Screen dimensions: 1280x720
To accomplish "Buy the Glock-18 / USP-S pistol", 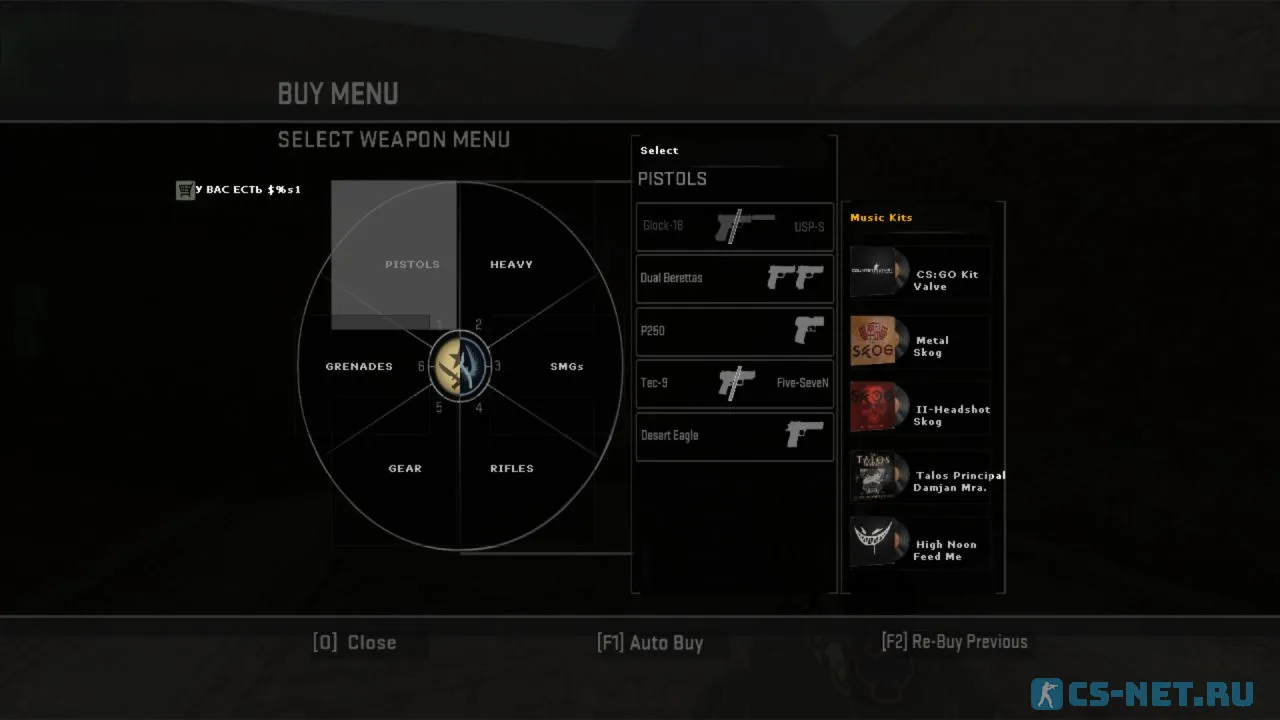I will (x=735, y=227).
